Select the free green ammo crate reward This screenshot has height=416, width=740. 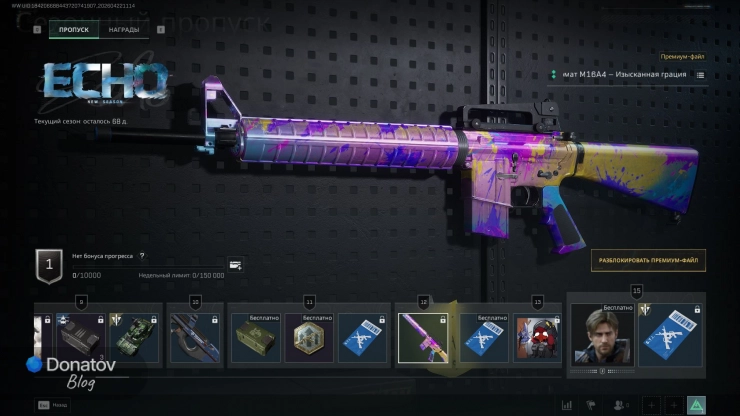[256, 337]
